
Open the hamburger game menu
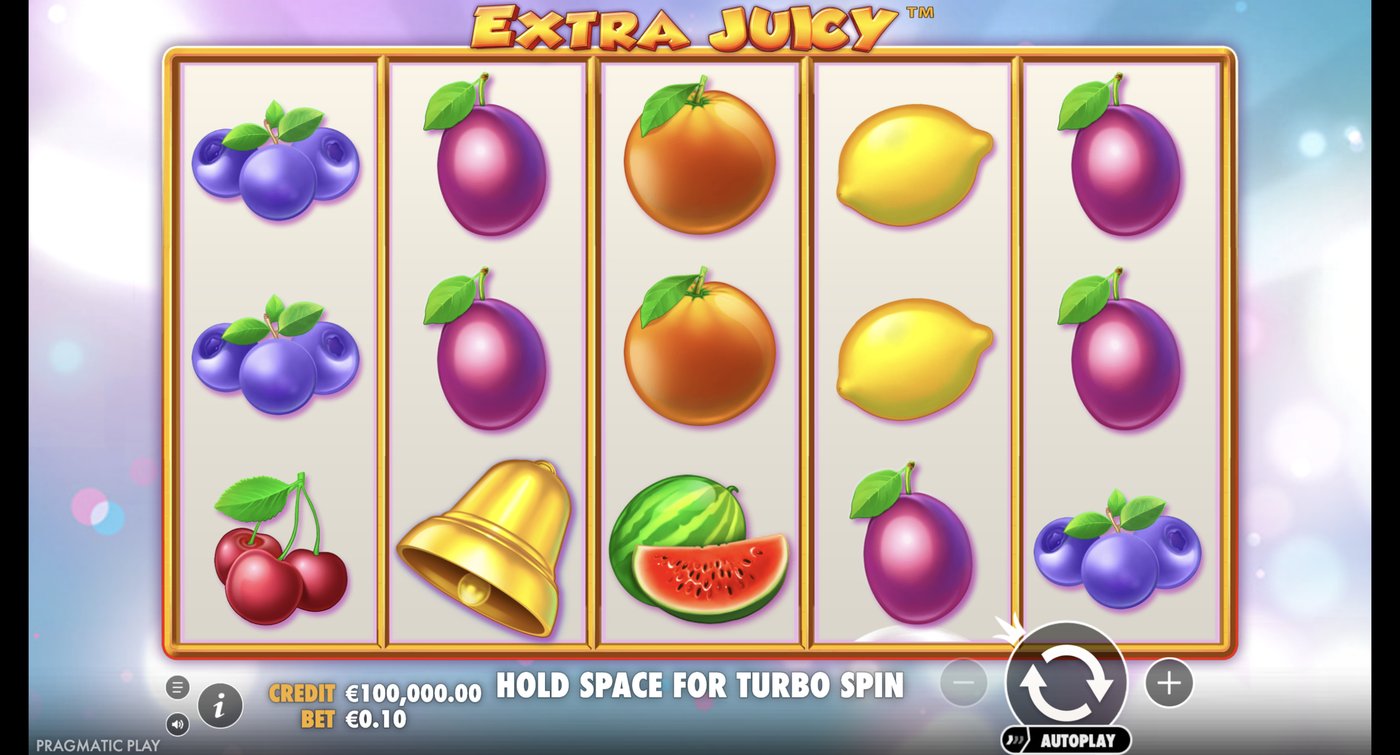click(178, 687)
